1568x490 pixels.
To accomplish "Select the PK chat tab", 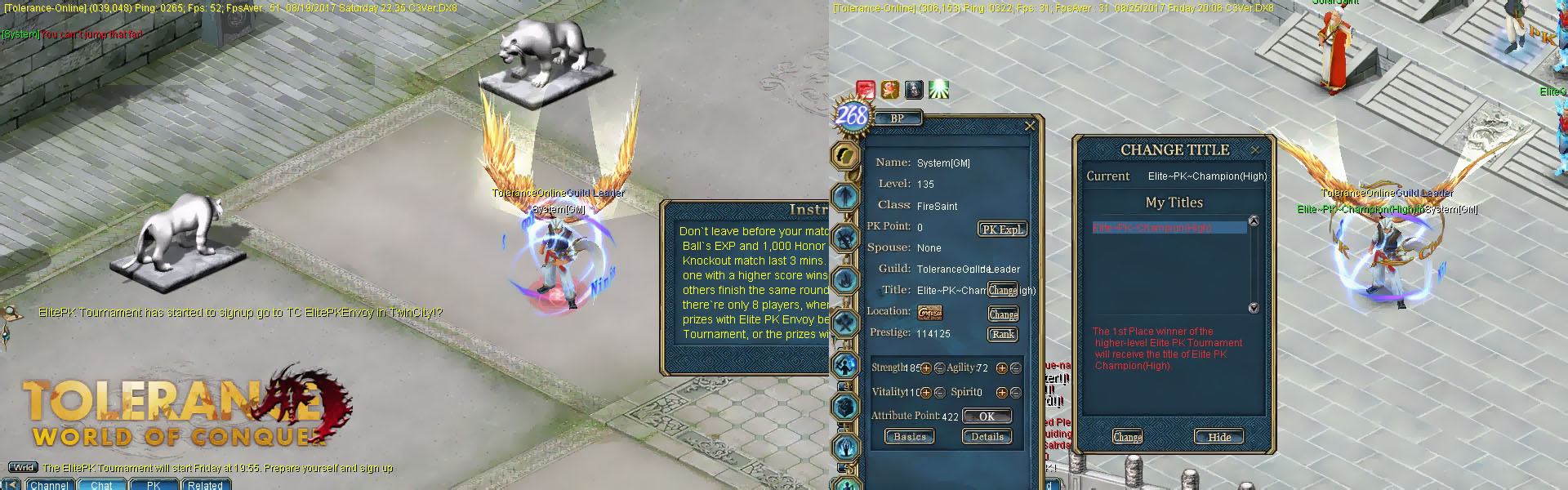I will (154, 485).
